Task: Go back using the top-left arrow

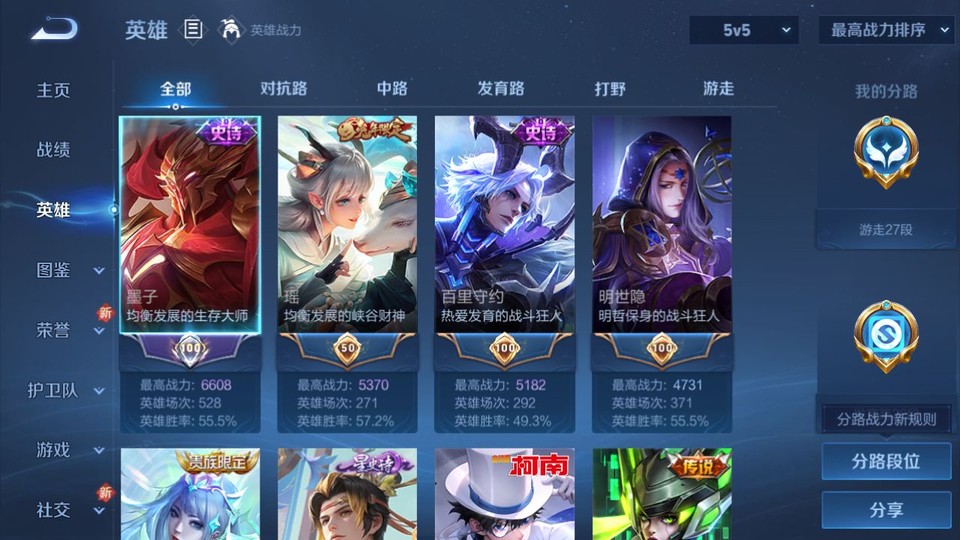Action: click(x=53, y=30)
